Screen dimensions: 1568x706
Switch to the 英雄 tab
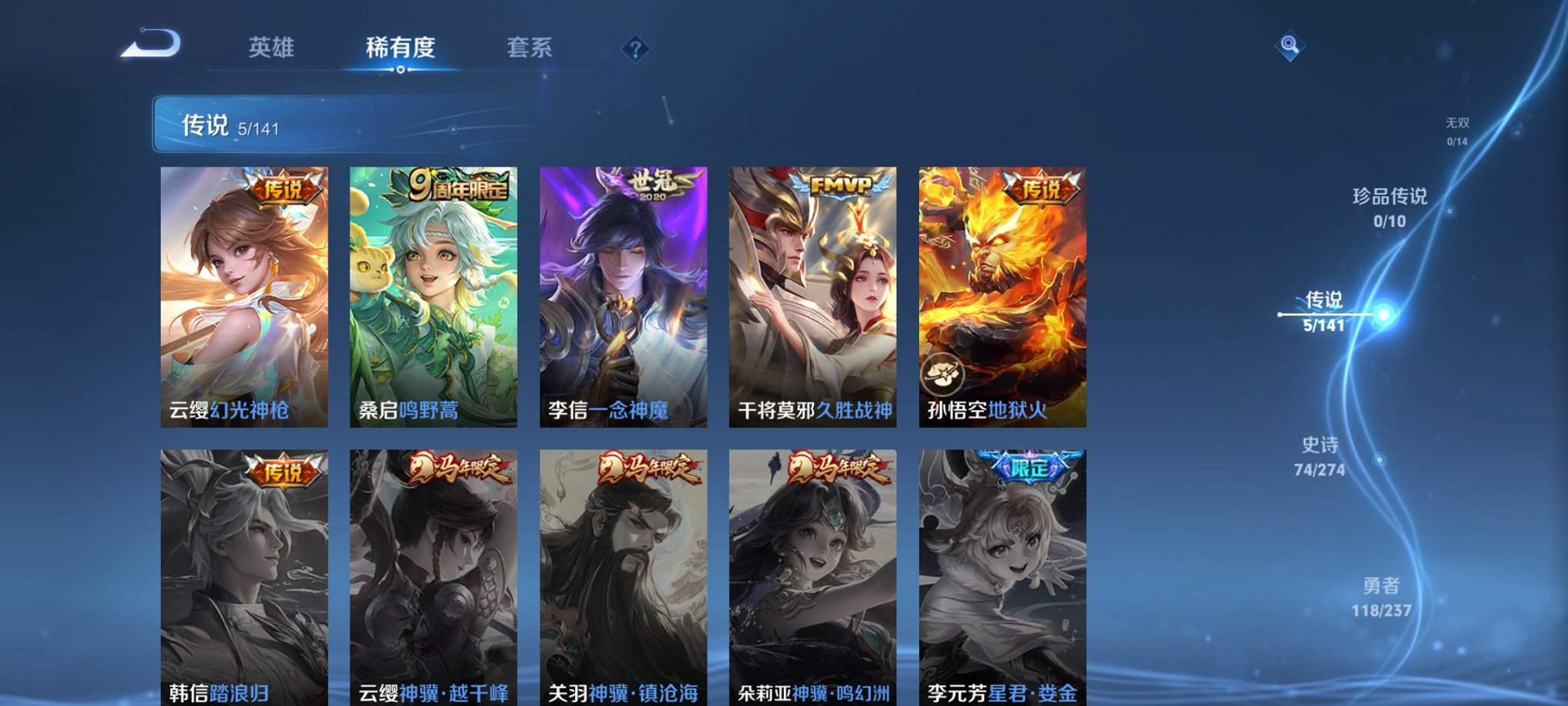point(271,48)
